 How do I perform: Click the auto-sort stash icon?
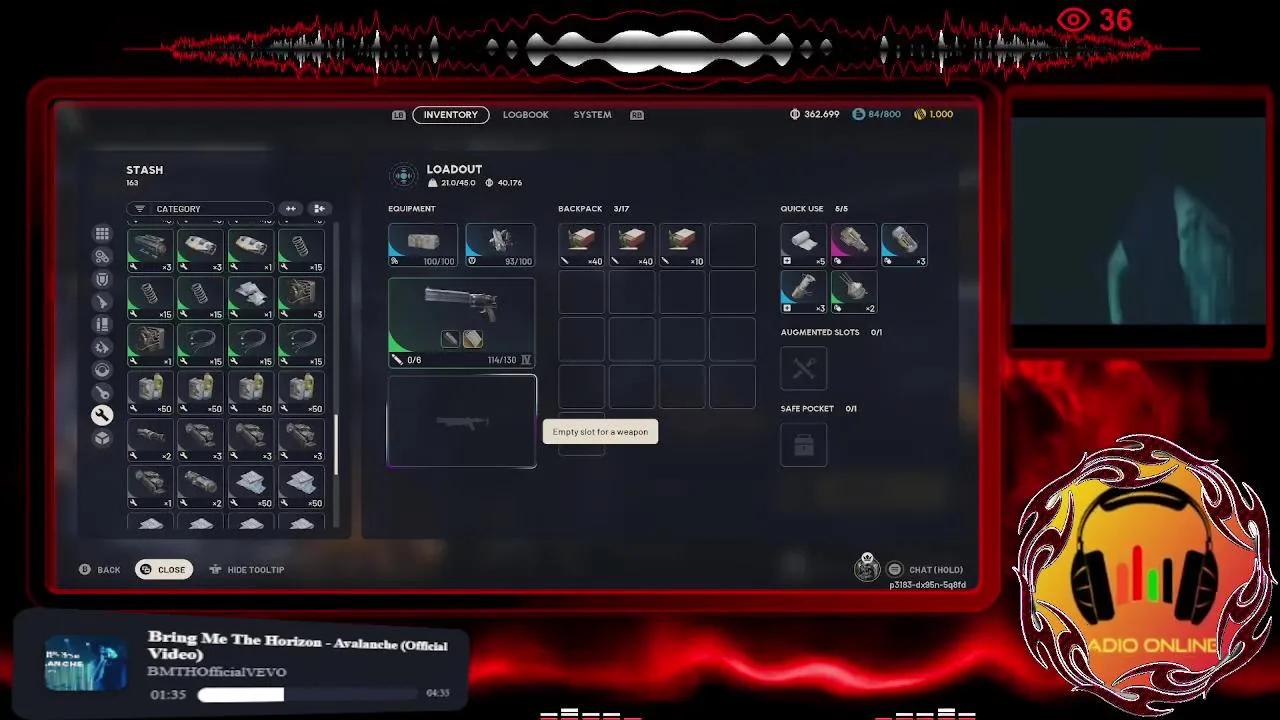point(319,208)
